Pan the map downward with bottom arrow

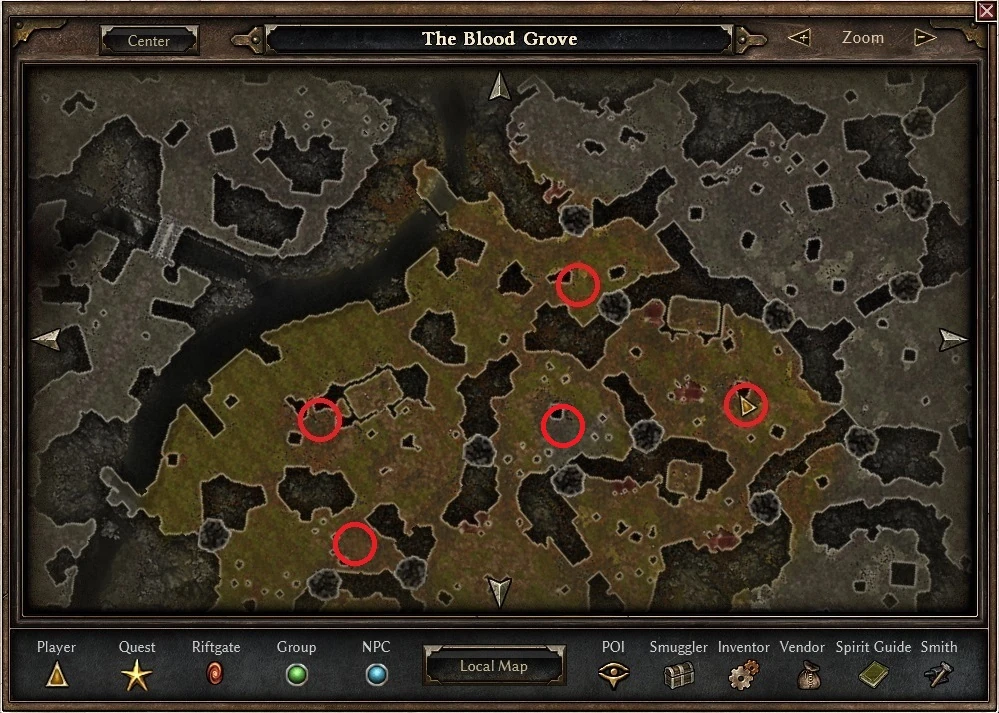point(498,590)
